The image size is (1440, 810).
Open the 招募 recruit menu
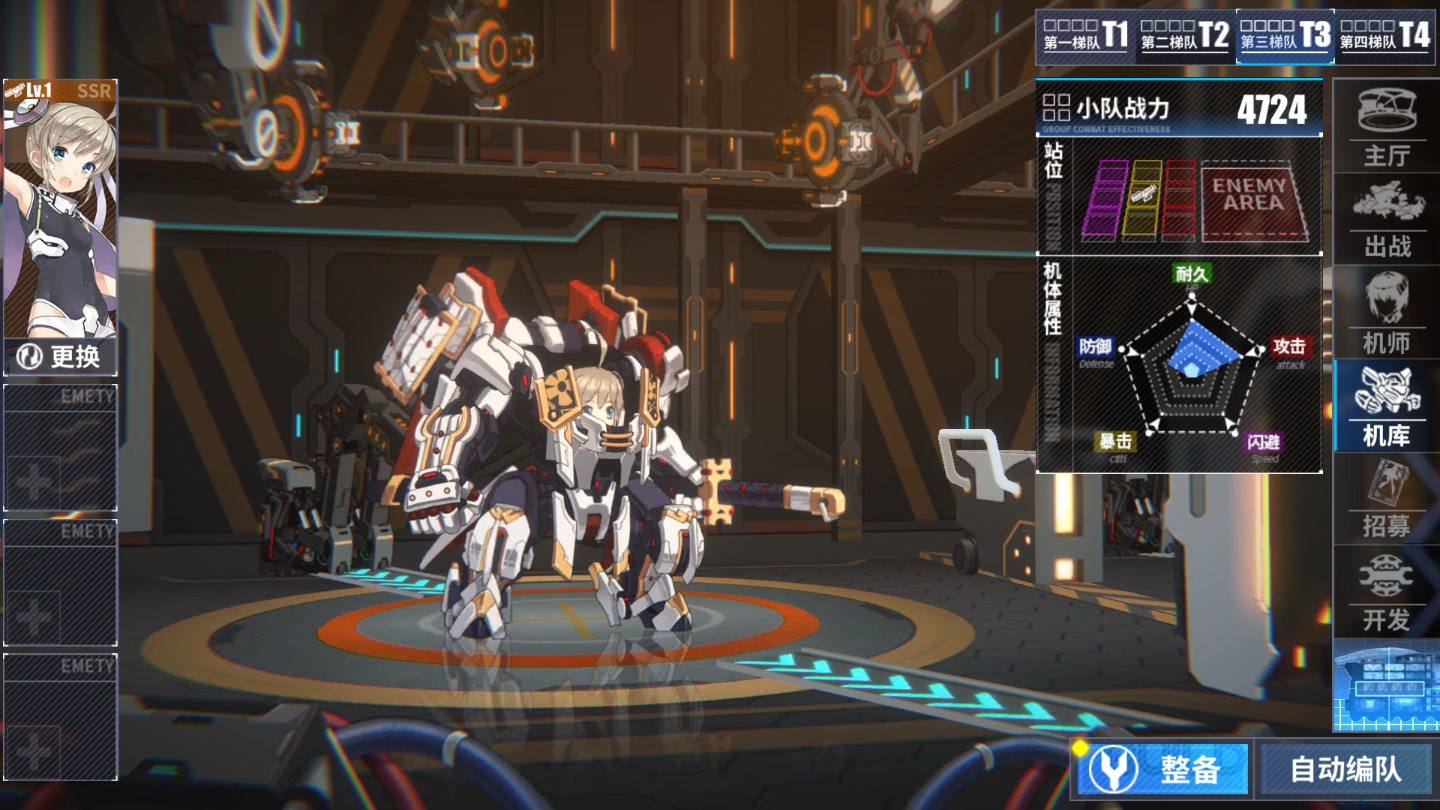[x=1386, y=498]
